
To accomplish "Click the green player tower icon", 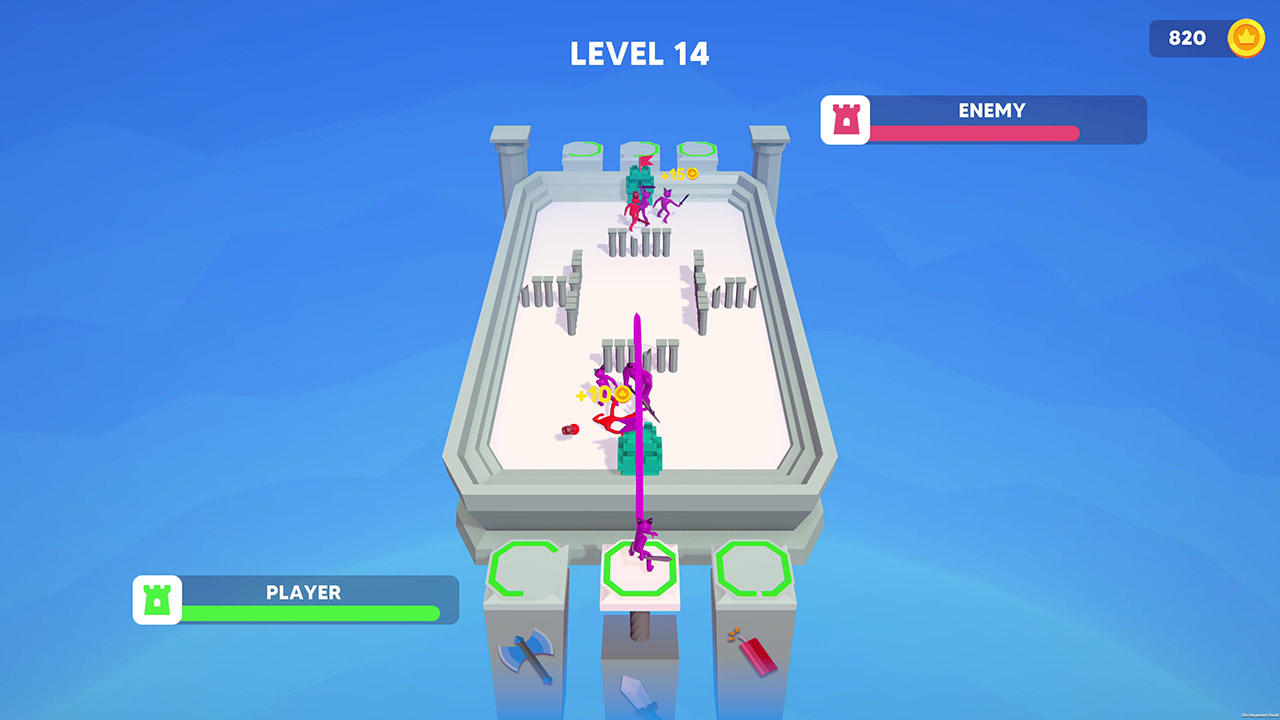I will point(157,600).
